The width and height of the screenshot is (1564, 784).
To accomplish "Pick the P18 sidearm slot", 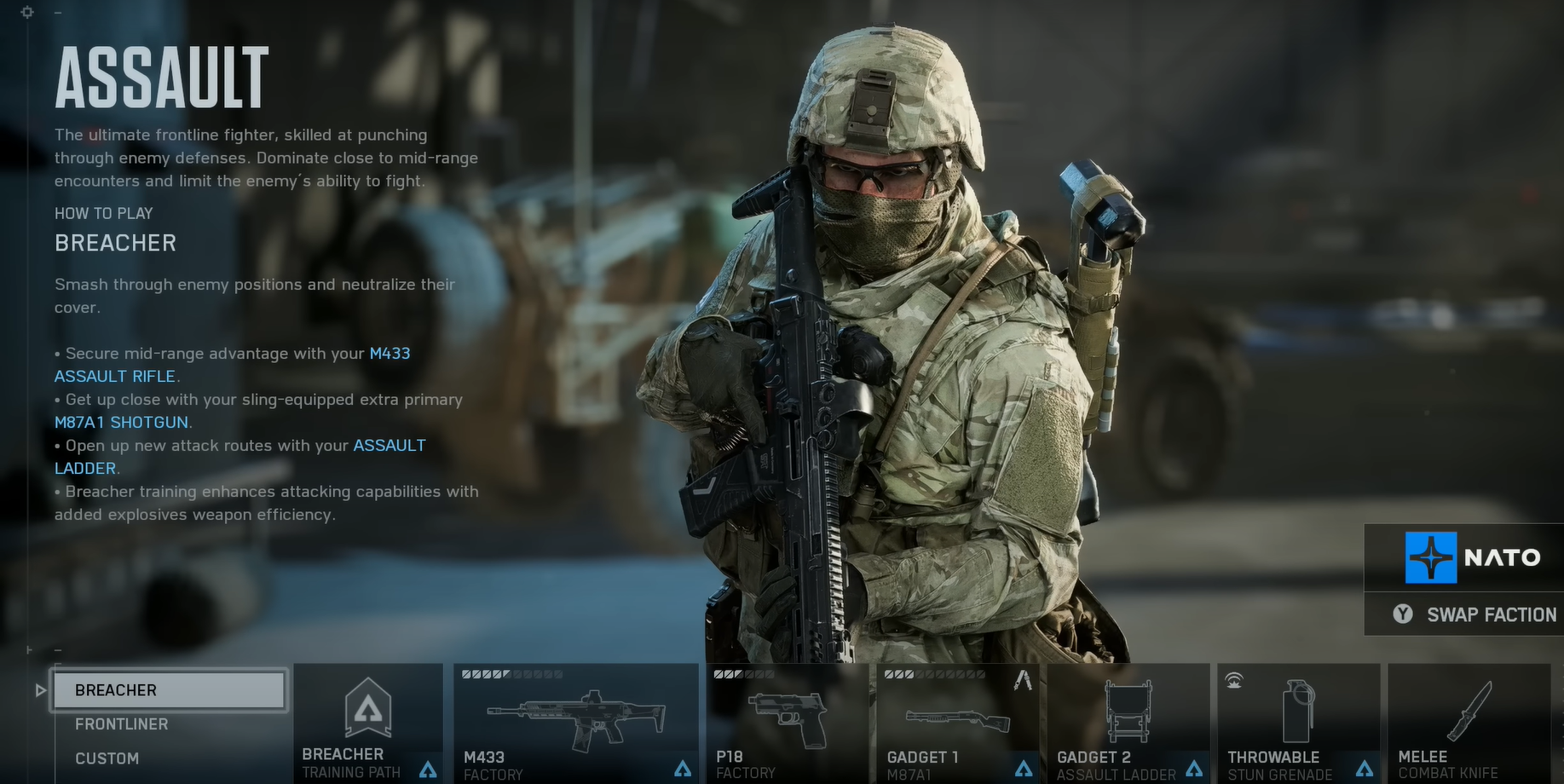I will click(787, 723).
